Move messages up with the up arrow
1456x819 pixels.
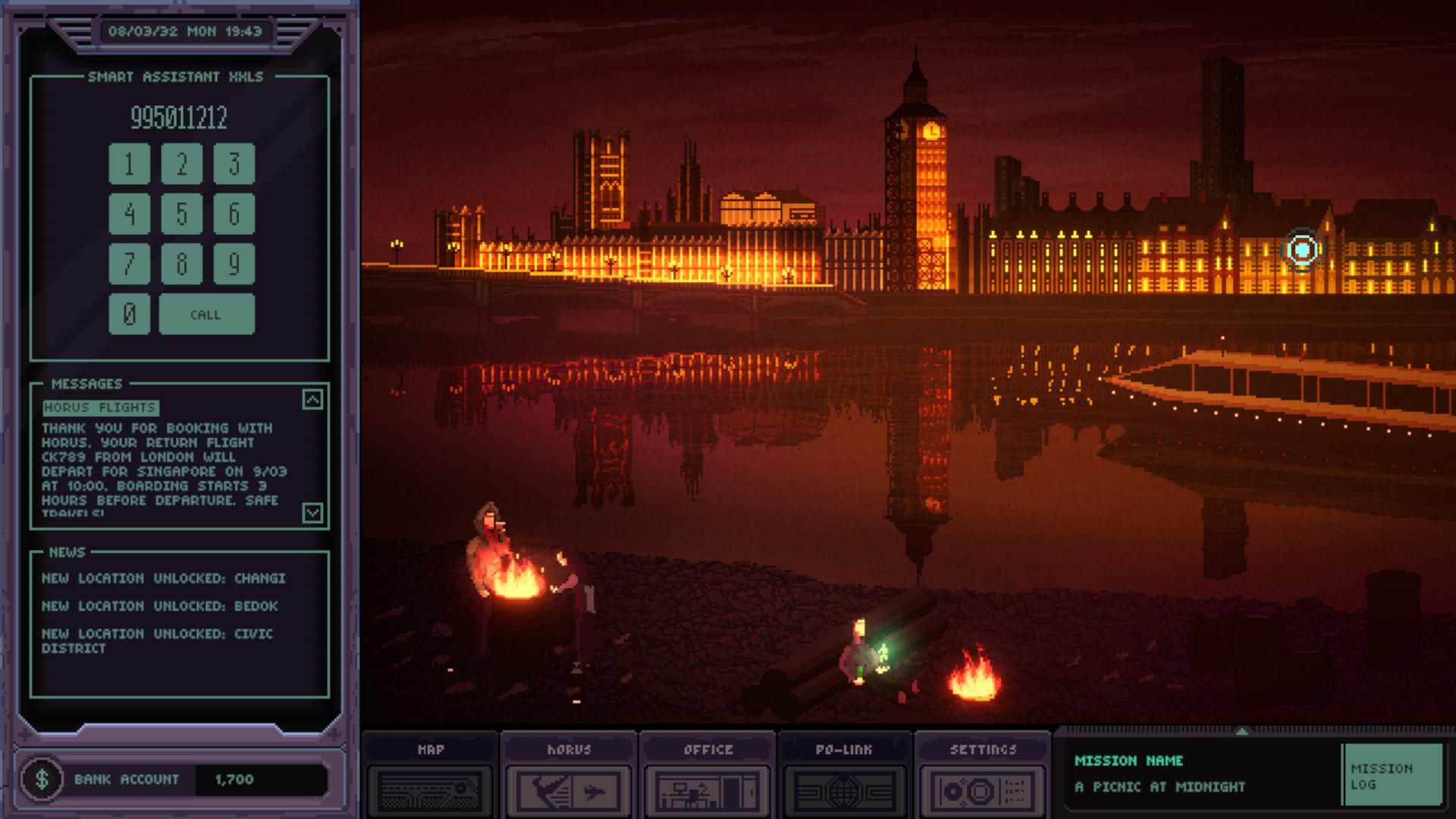312,400
